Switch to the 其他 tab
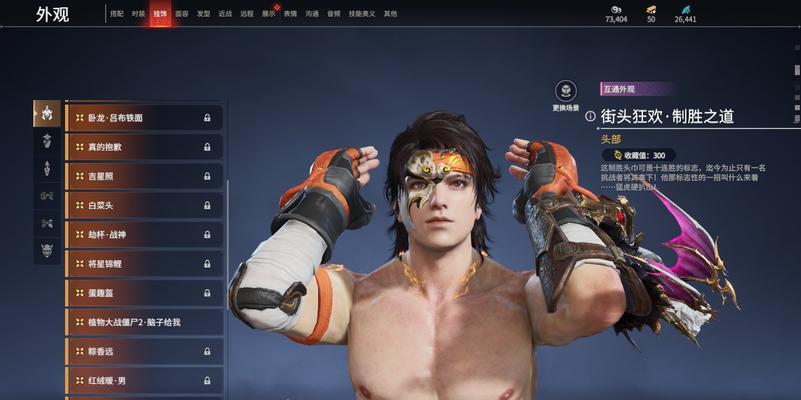The width and height of the screenshot is (801, 400). pyautogui.click(x=390, y=14)
